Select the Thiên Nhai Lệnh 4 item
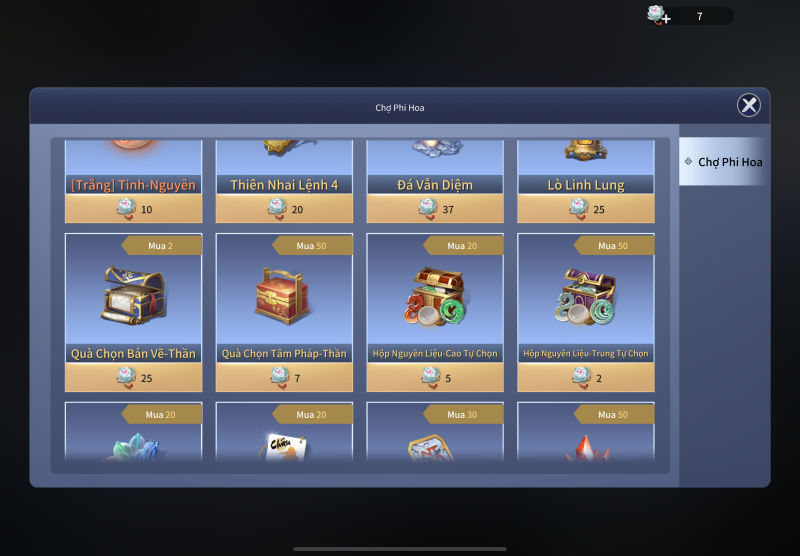This screenshot has height=556, width=800. [x=284, y=167]
